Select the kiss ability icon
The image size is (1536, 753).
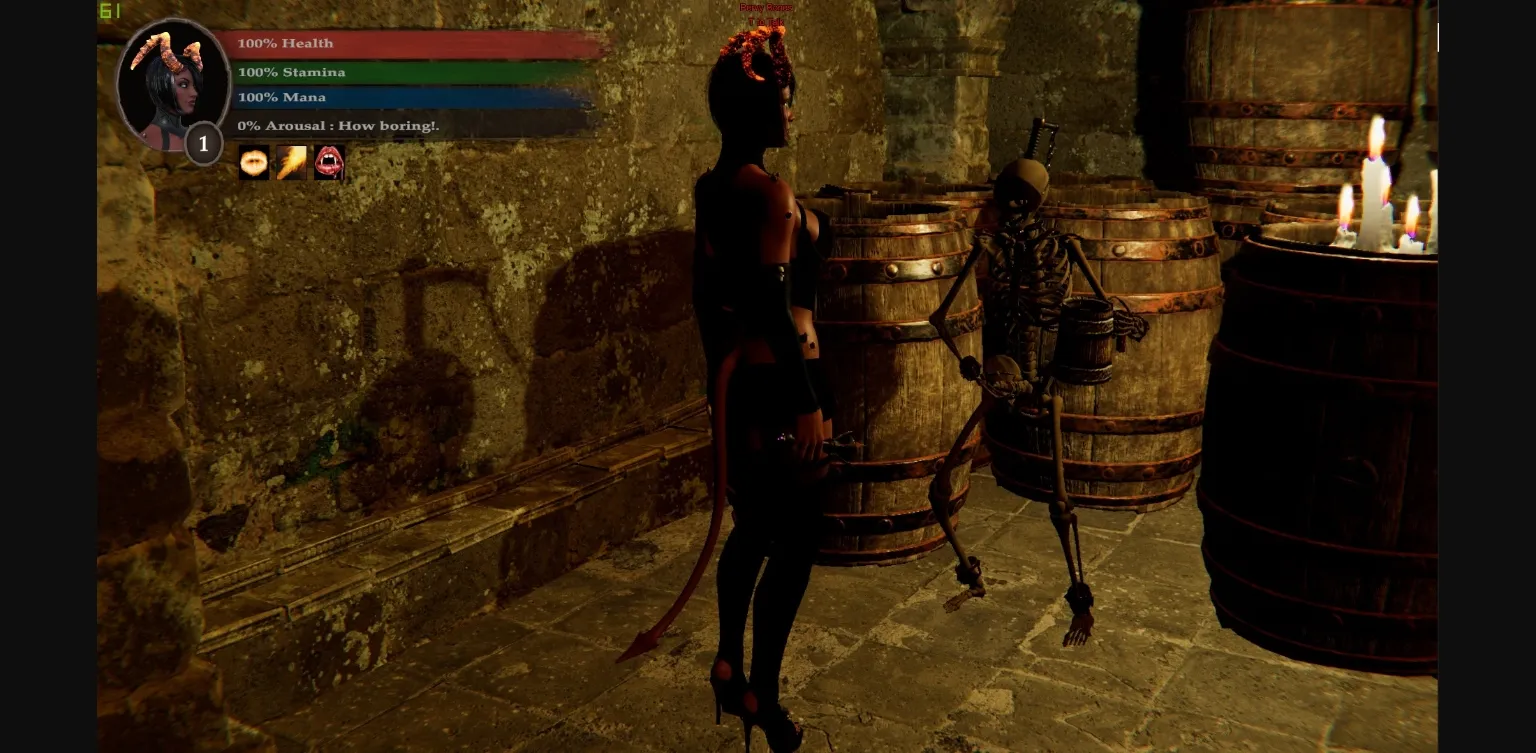[254, 162]
